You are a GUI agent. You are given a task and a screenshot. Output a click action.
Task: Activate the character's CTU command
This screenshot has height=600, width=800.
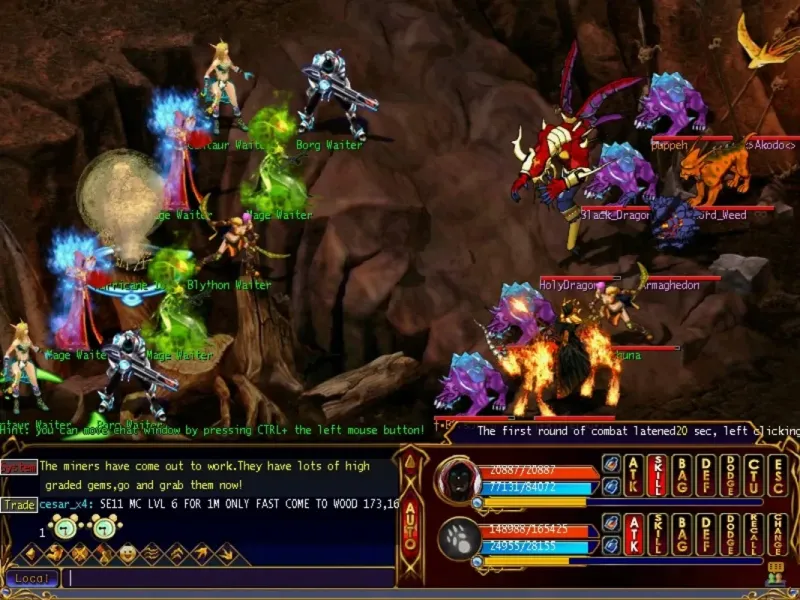click(x=754, y=476)
